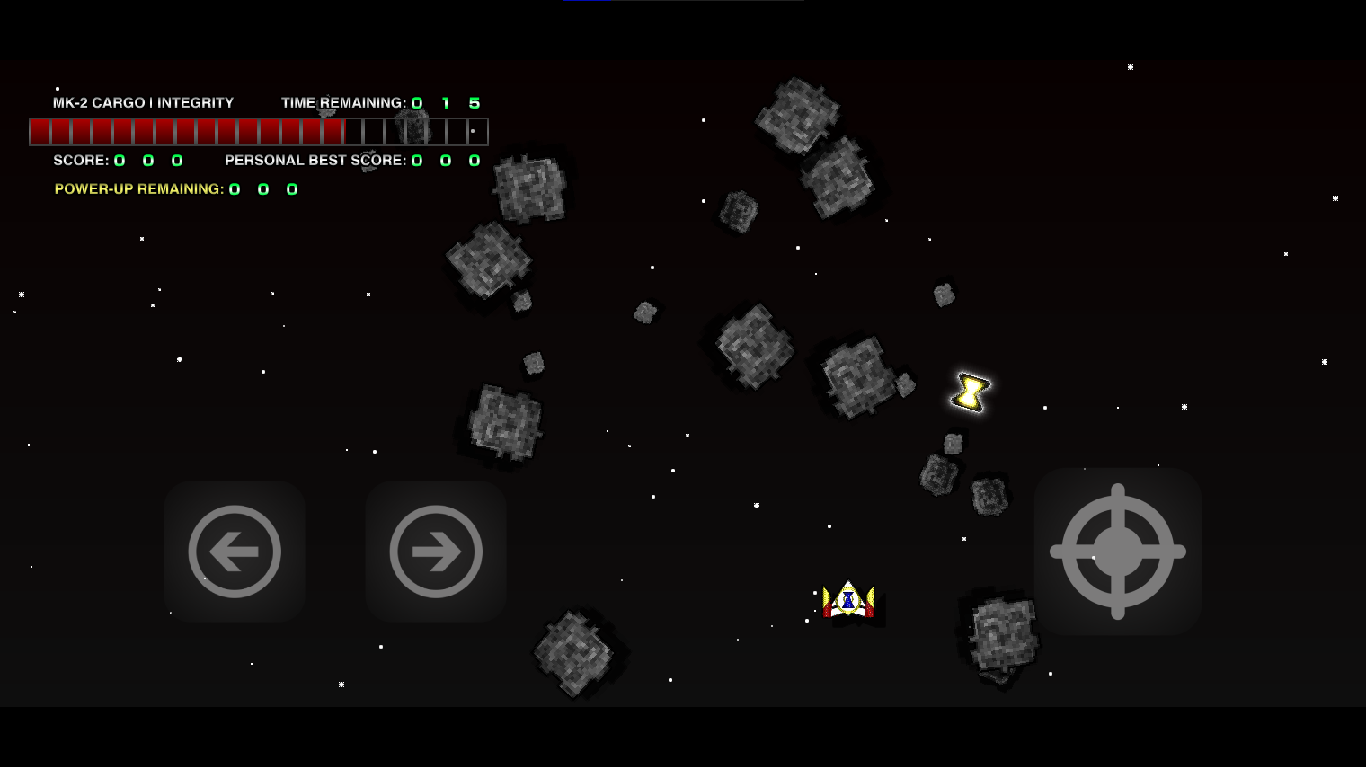This screenshot has width=1366, height=767.
Task: Click the blue indicator at top of screen
Action: [589, 3]
